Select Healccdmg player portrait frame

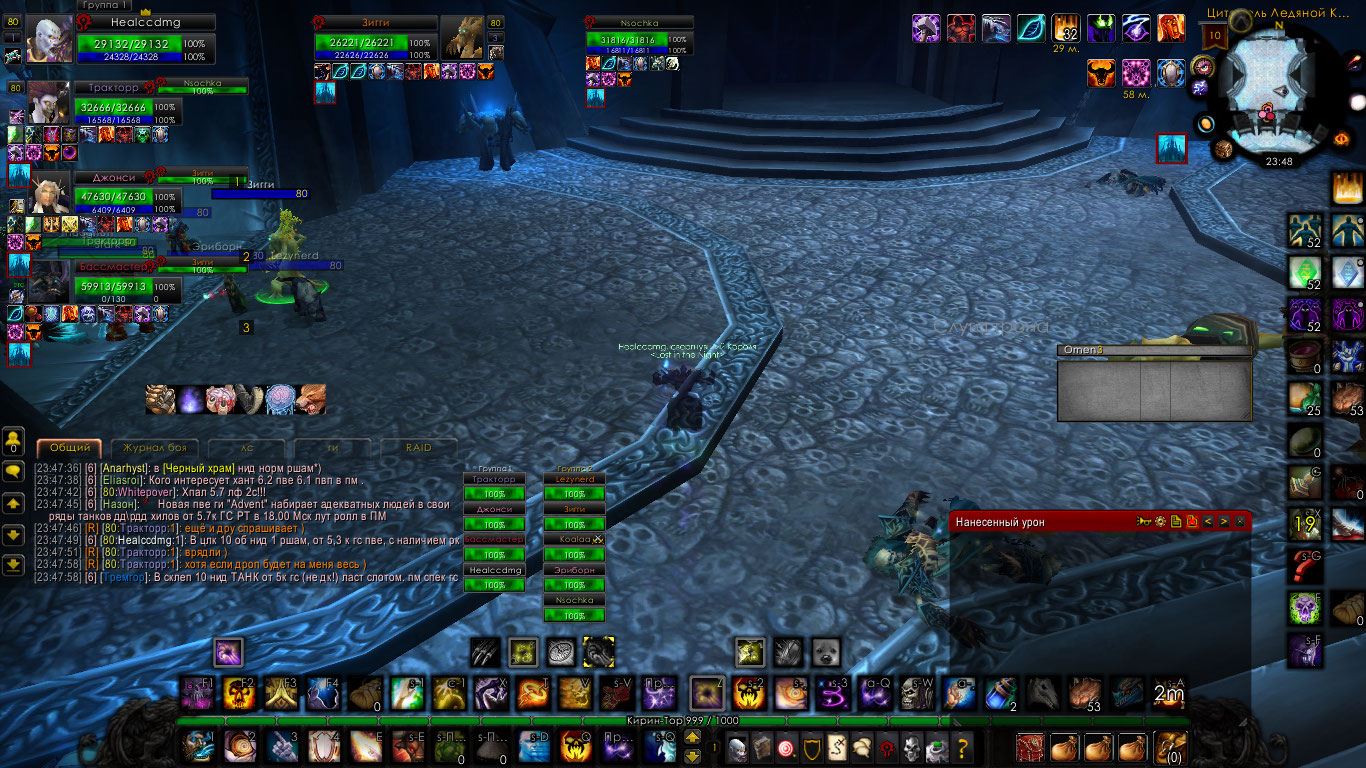(x=49, y=40)
